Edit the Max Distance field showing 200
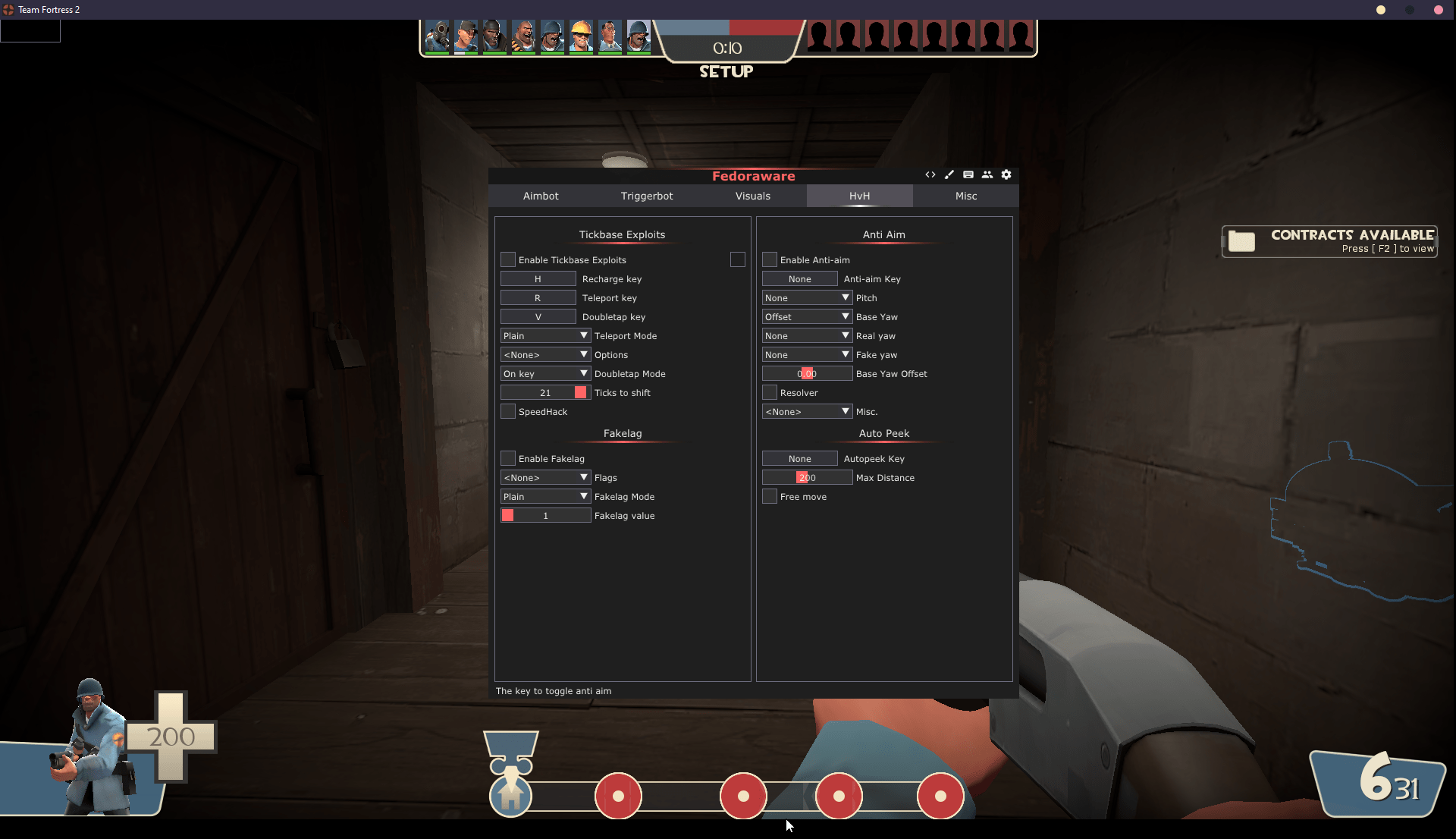Image resolution: width=1456 pixels, height=839 pixels. coord(807,477)
